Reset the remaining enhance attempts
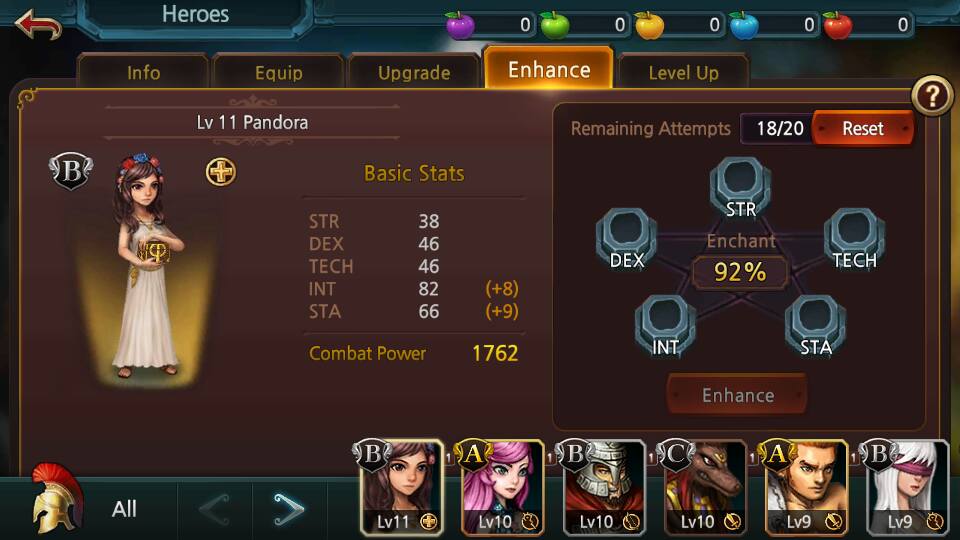The height and width of the screenshot is (540, 960). 862,129
